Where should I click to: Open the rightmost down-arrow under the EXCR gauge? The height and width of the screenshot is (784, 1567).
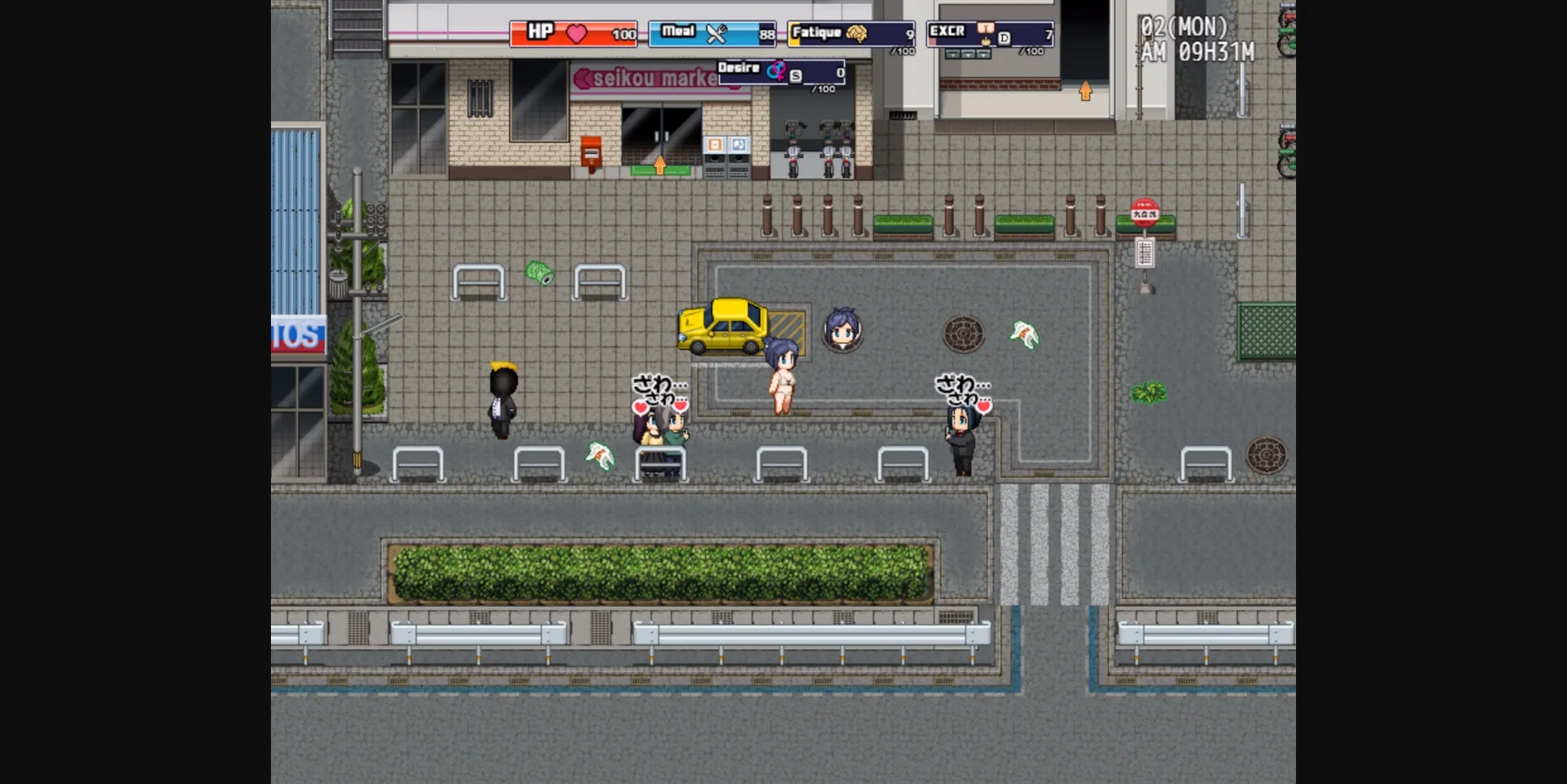coord(983,55)
